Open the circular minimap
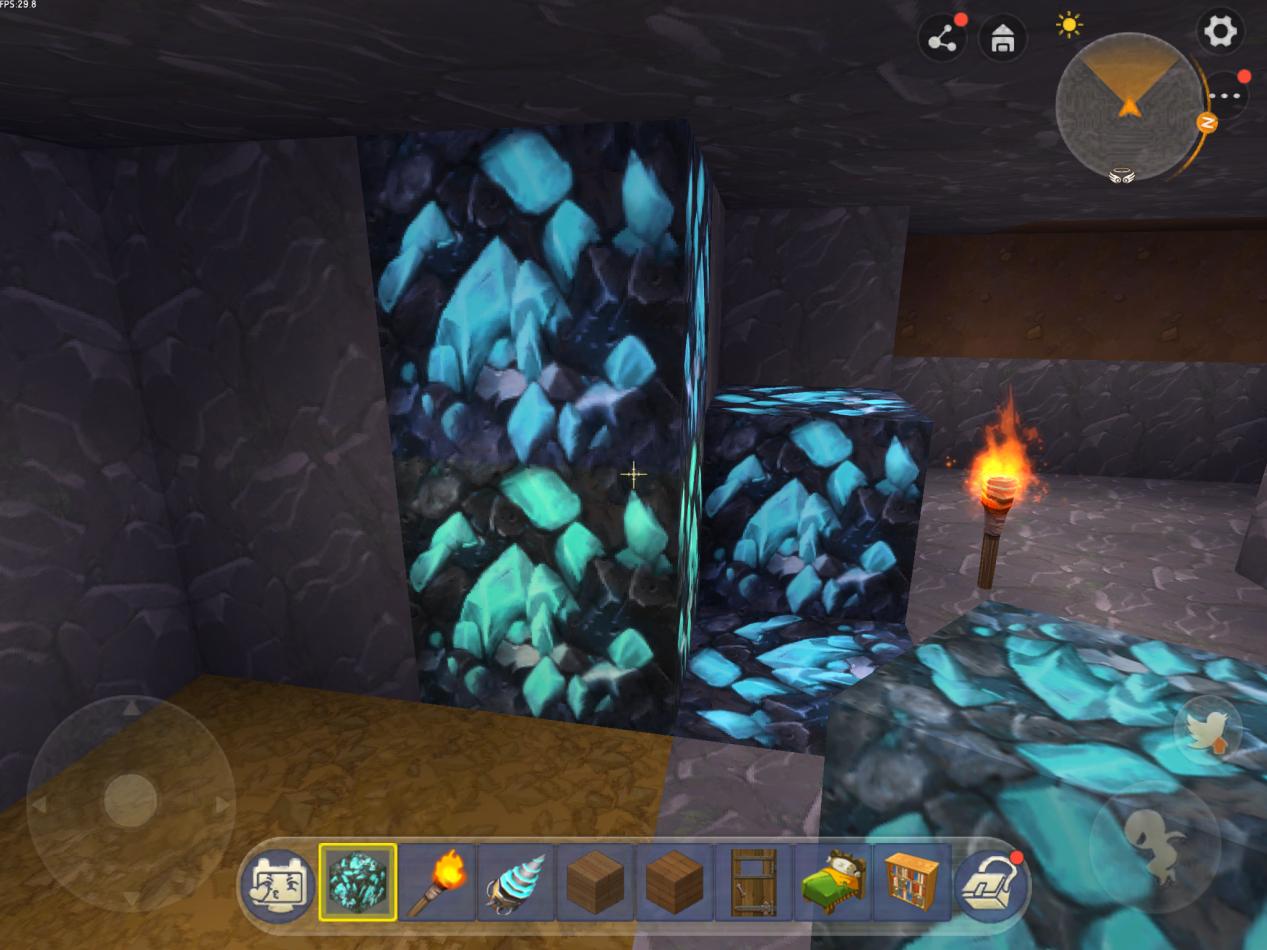1267x950 pixels. (x=1128, y=106)
